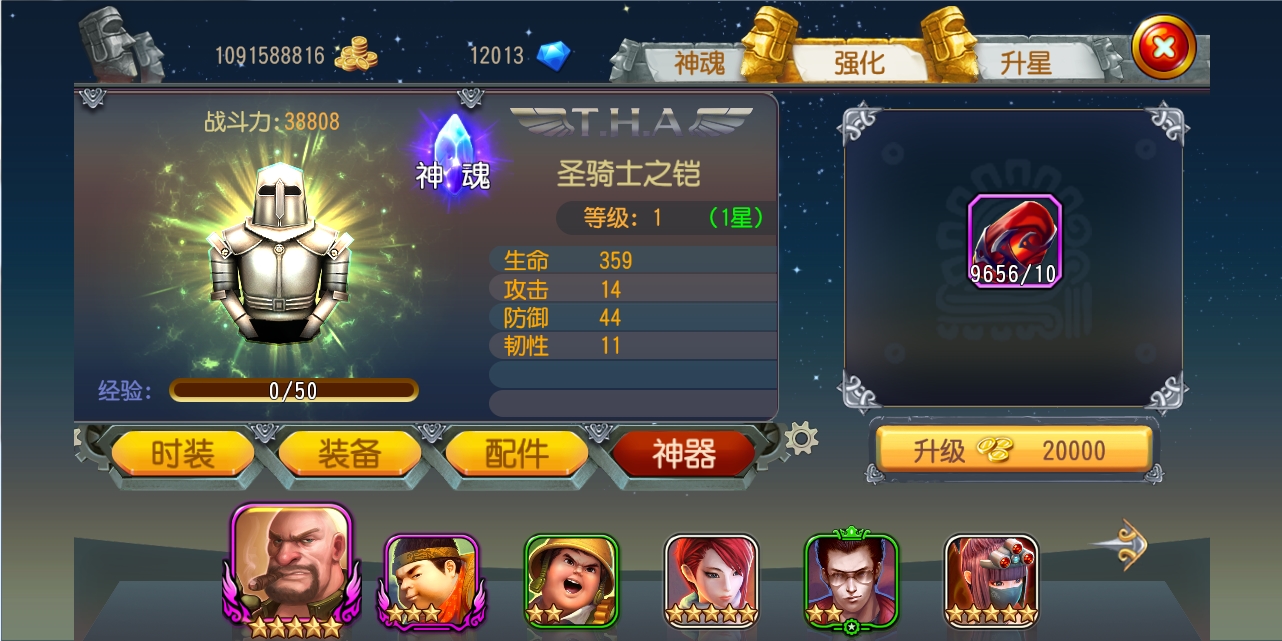
Task: Select the 神器 category button
Action: 684,454
